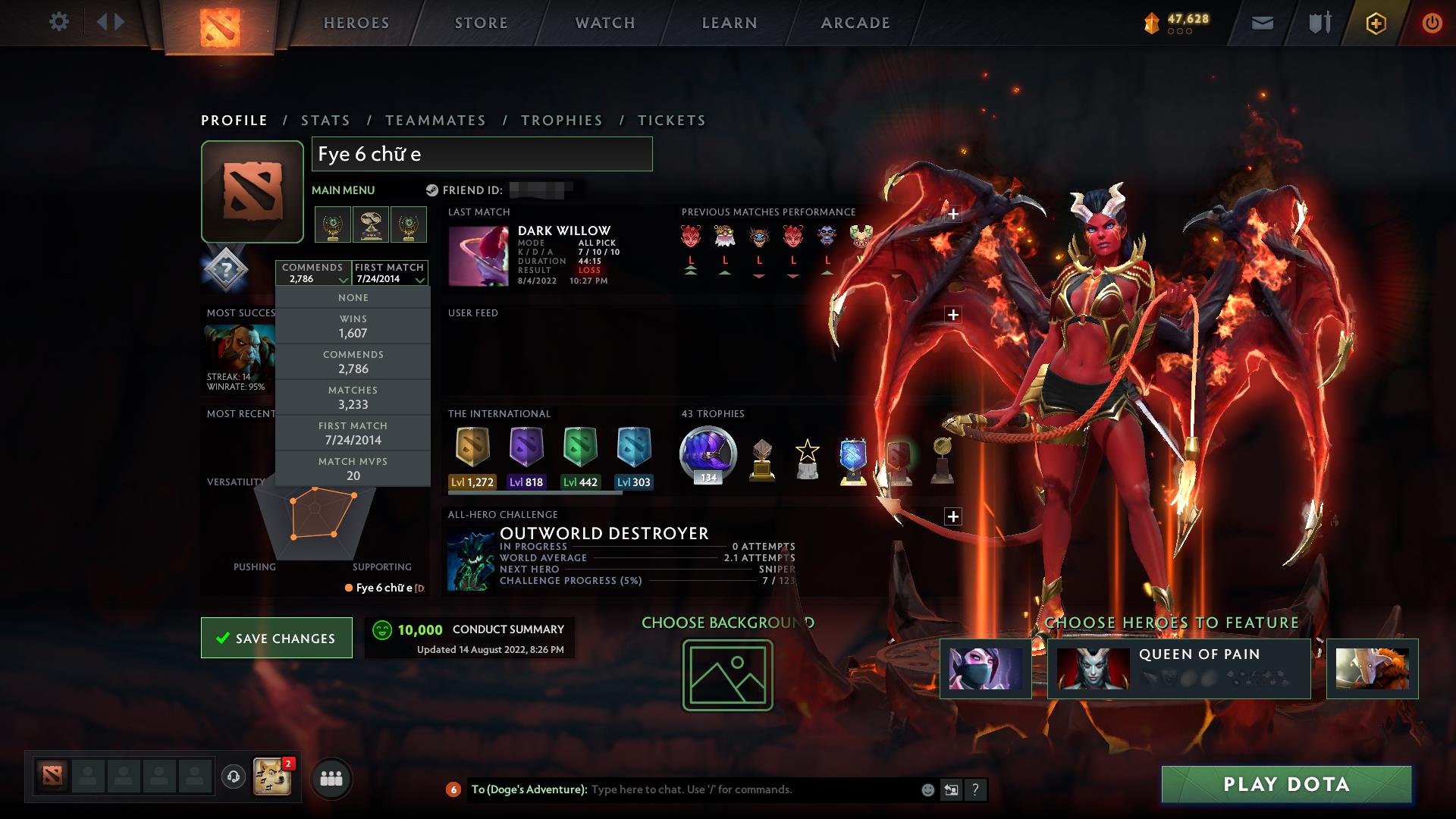Go to the Store page
The width and height of the screenshot is (1456, 819).
pyautogui.click(x=481, y=23)
